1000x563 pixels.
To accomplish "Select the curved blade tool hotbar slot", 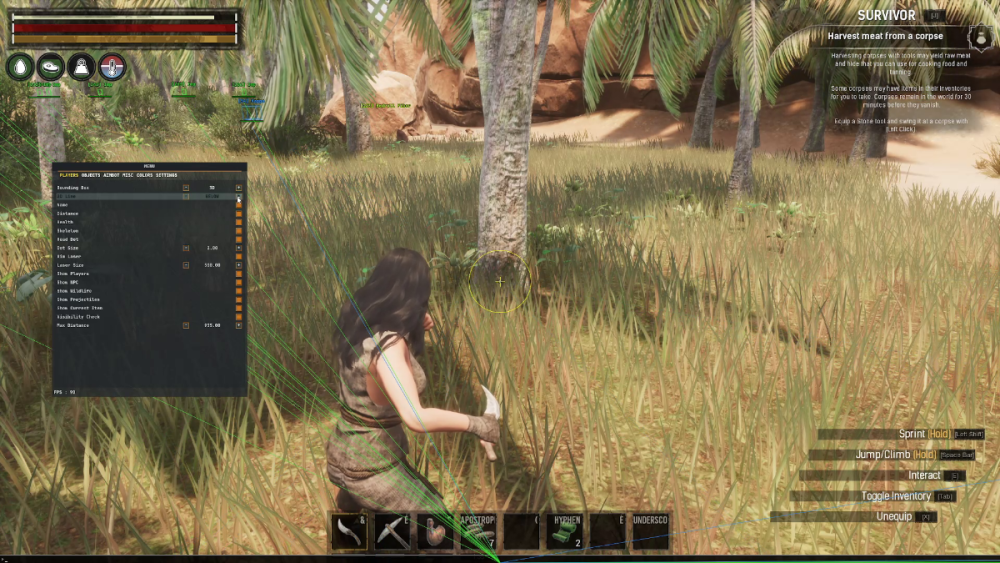I will point(349,531).
